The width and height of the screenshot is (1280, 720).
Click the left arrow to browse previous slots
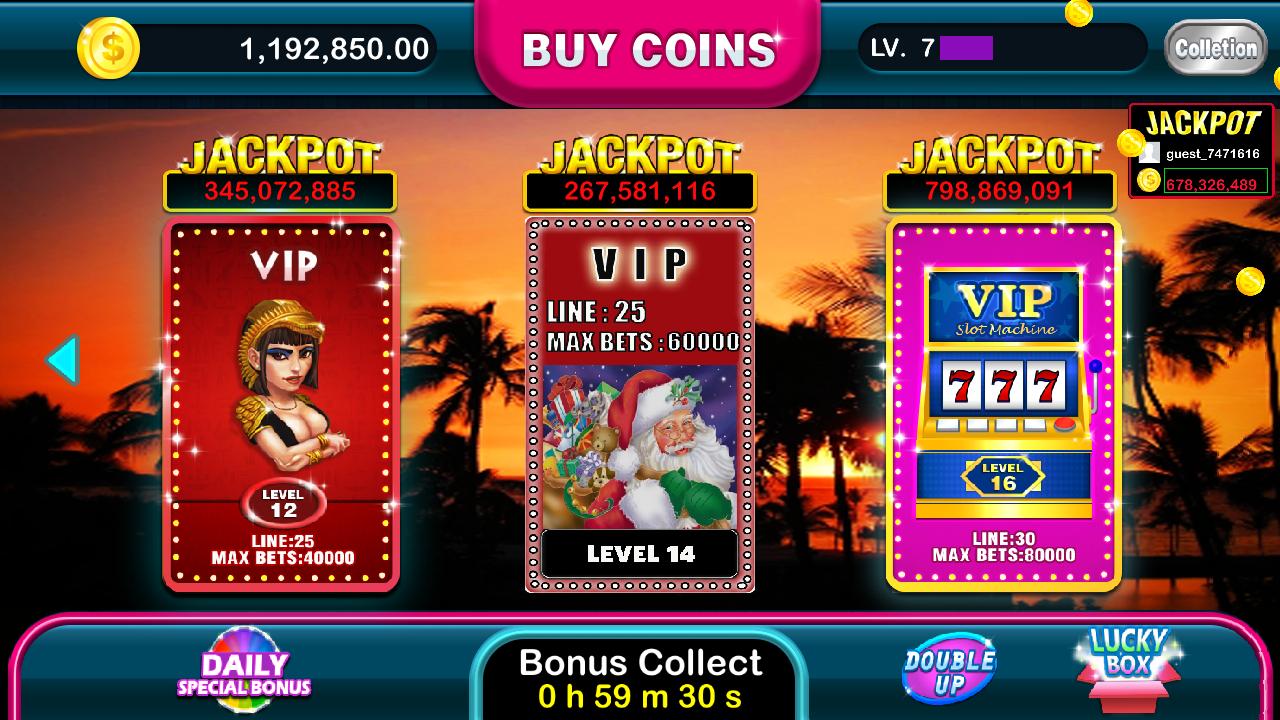click(x=63, y=358)
